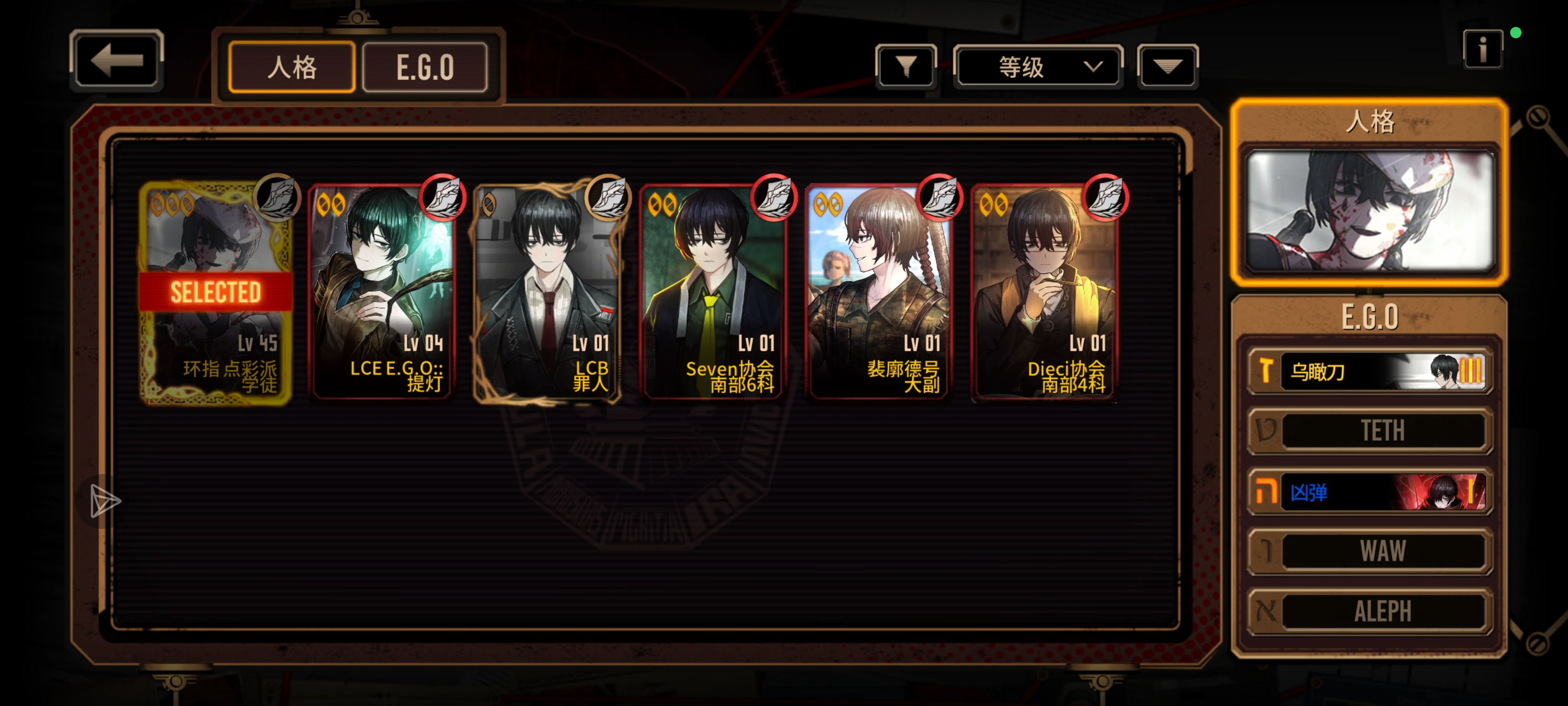Open the 等级 sort dropdown
The height and width of the screenshot is (706, 1568).
click(1038, 66)
